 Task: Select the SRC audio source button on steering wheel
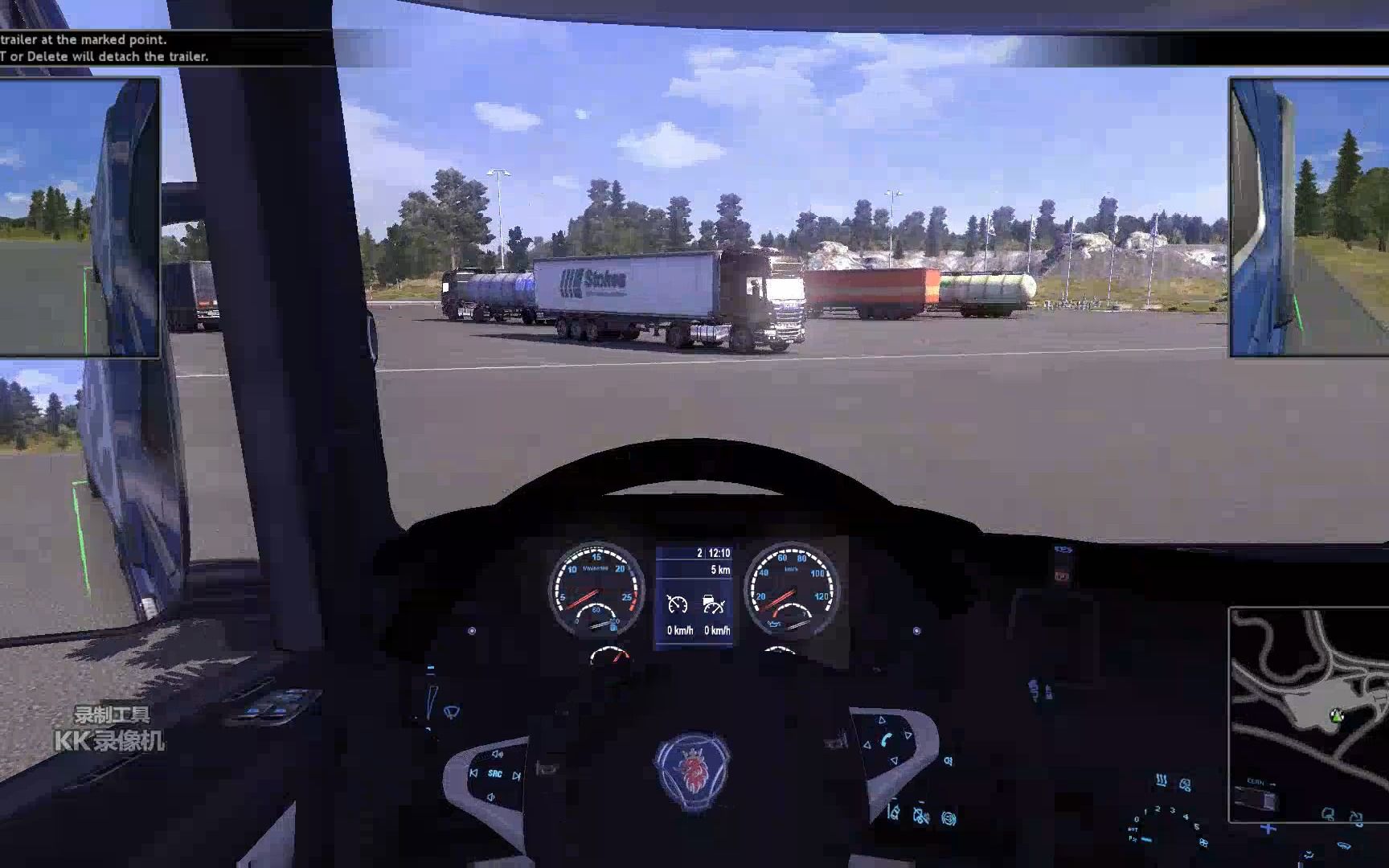click(495, 774)
